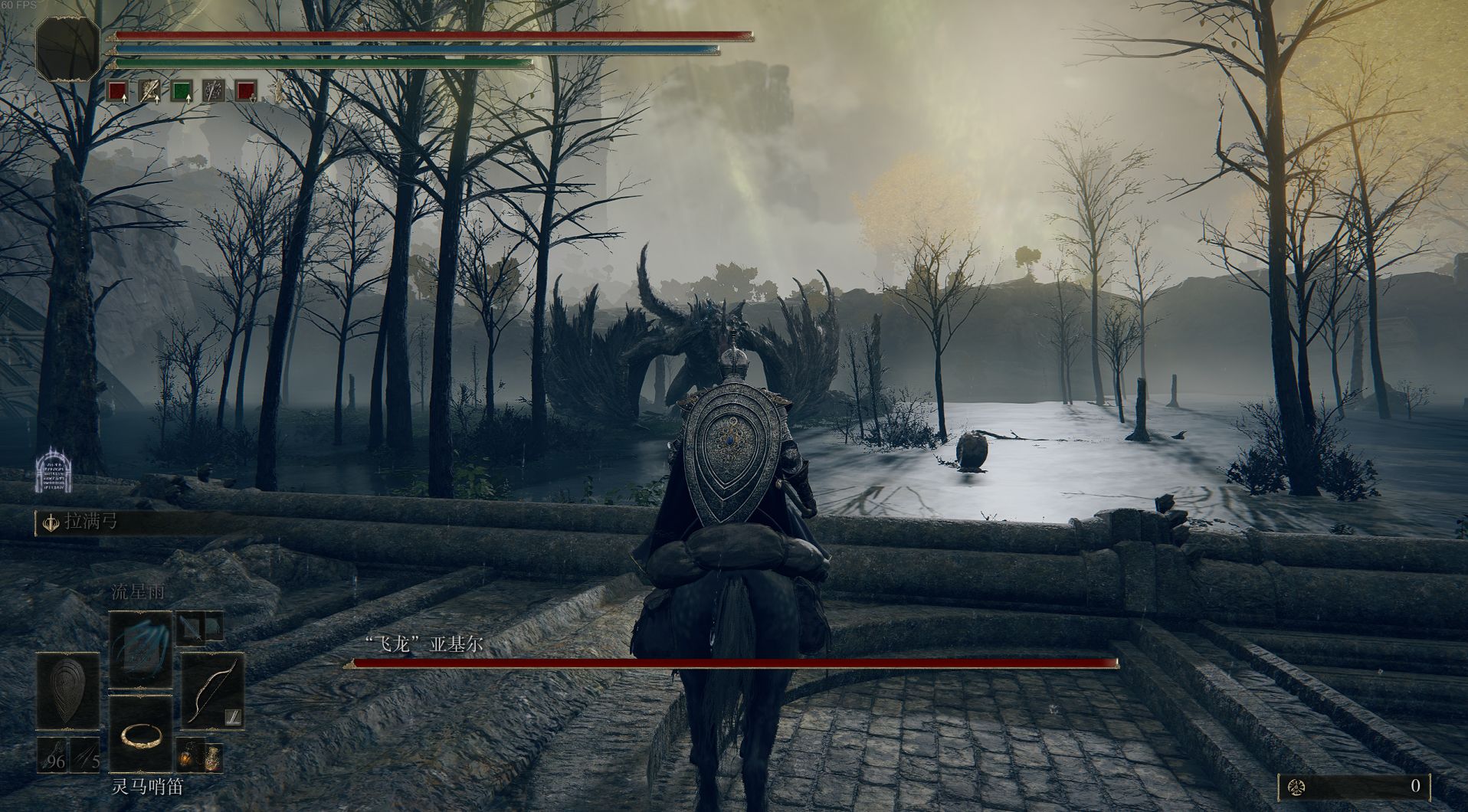Select the arrow slot showing 5

pyautogui.click(x=85, y=755)
